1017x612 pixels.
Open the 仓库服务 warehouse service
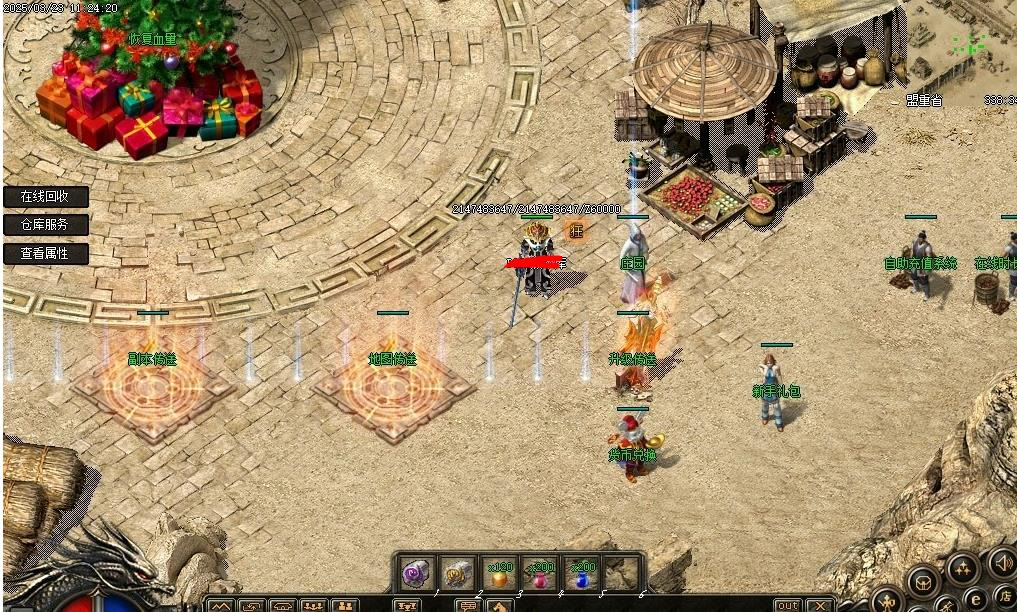point(46,225)
